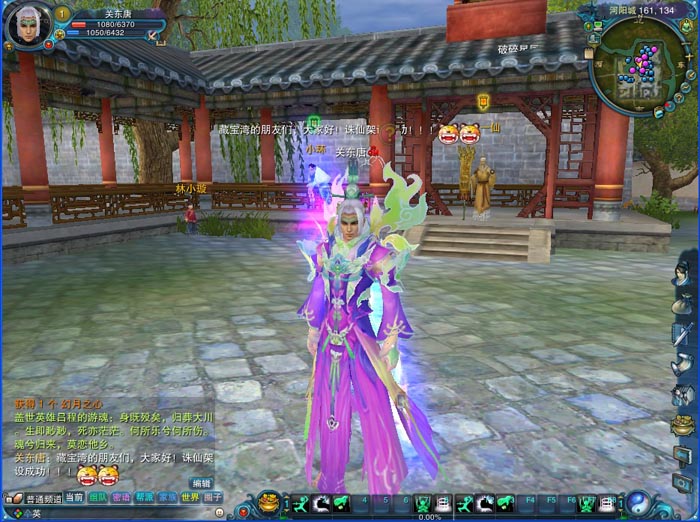Screen dimensions: 700x522
Task: Use the first green running-figure skill
Action: (x=300, y=504)
